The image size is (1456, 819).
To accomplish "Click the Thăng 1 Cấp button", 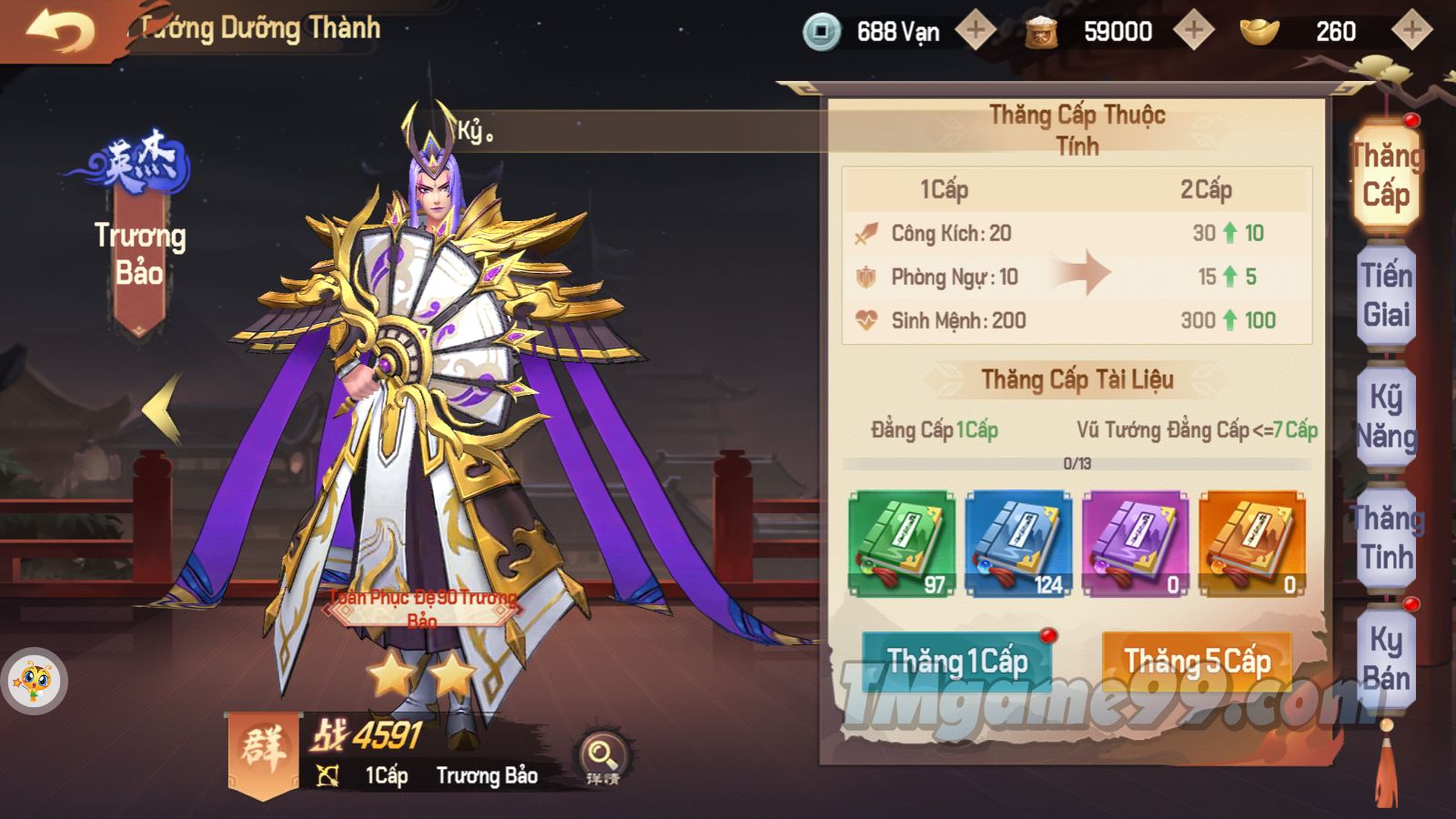I will point(956,662).
